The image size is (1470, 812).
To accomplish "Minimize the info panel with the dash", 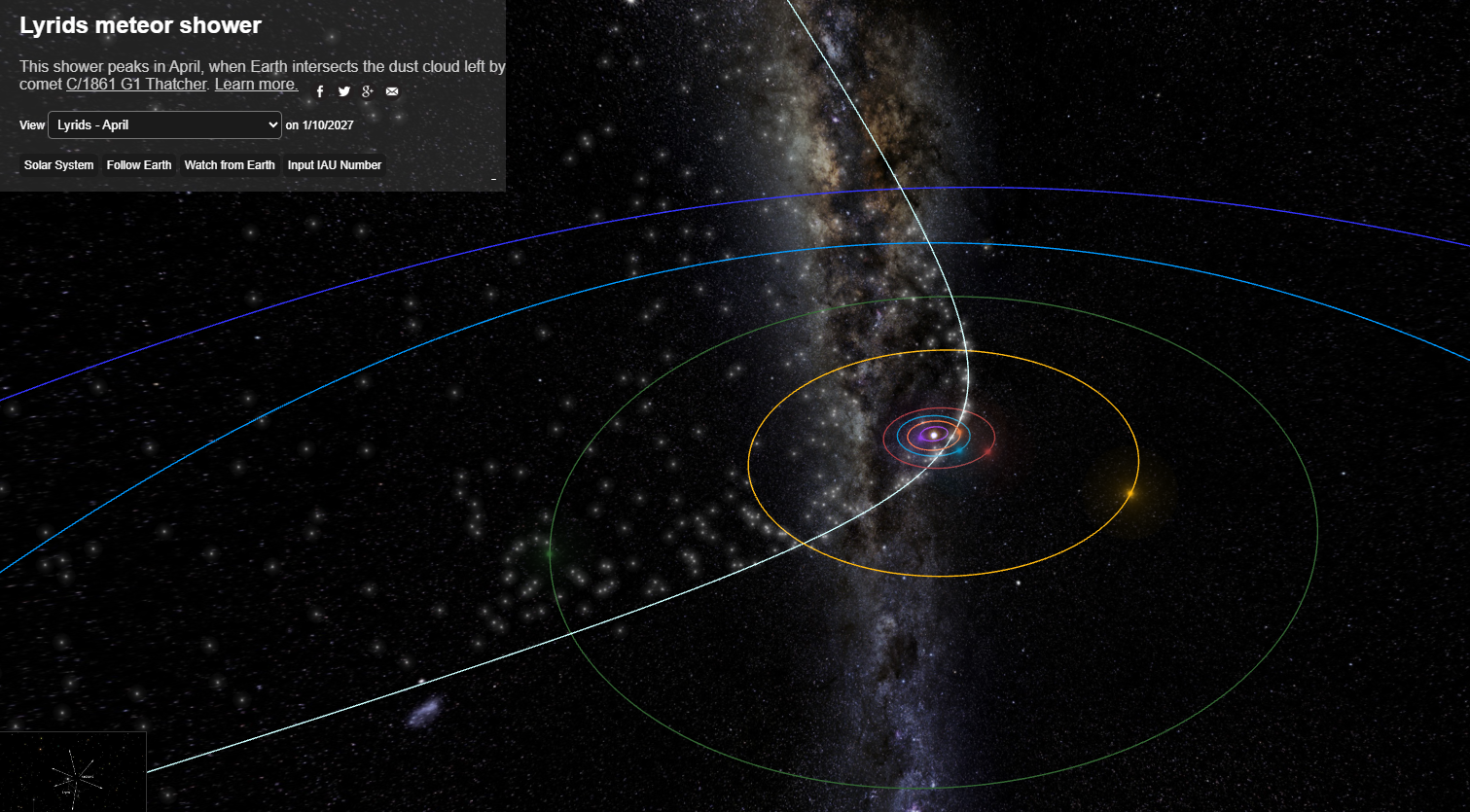I will pos(493,179).
